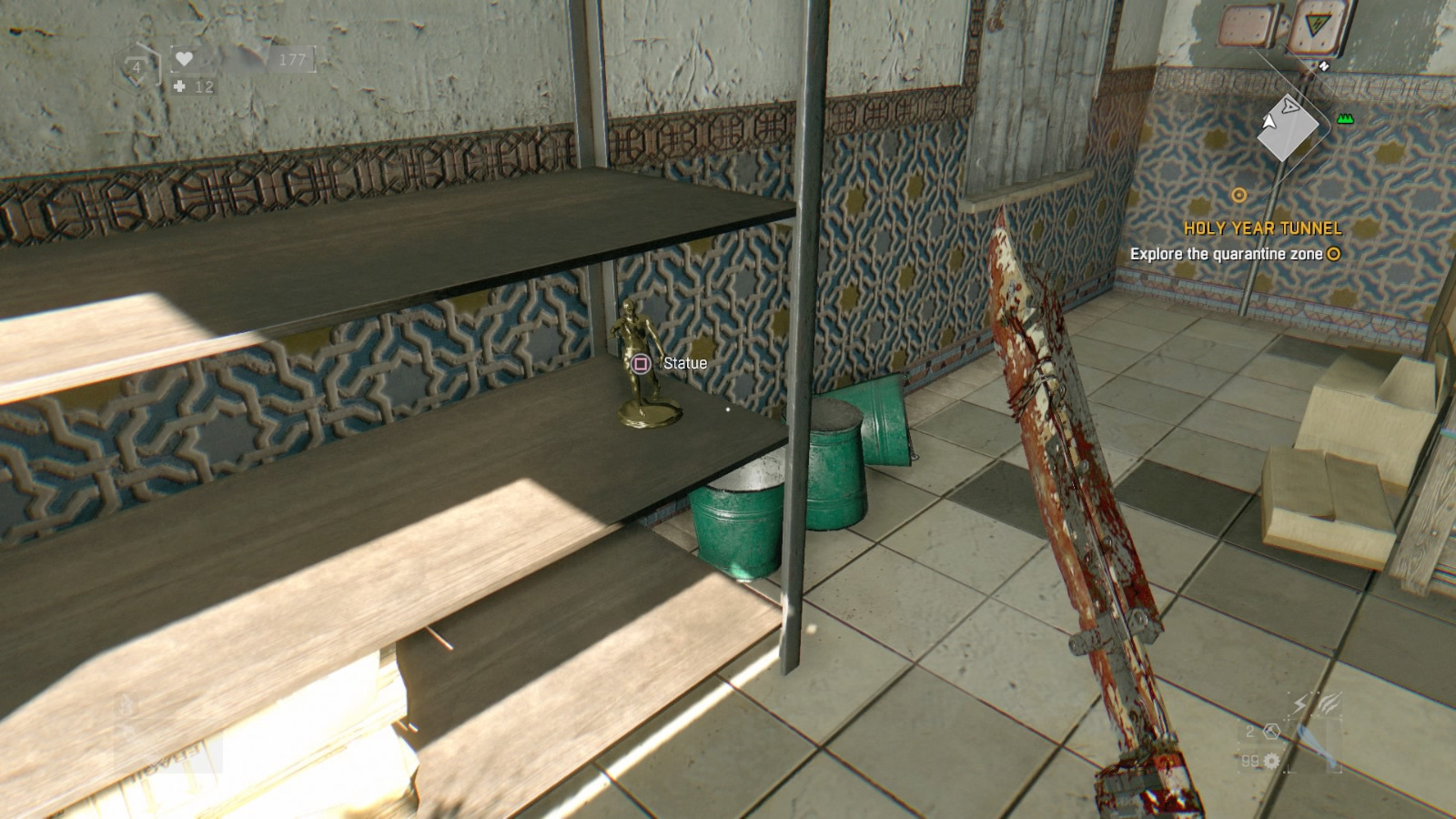Select the hexagonal throwable weapon icon

1272,732
